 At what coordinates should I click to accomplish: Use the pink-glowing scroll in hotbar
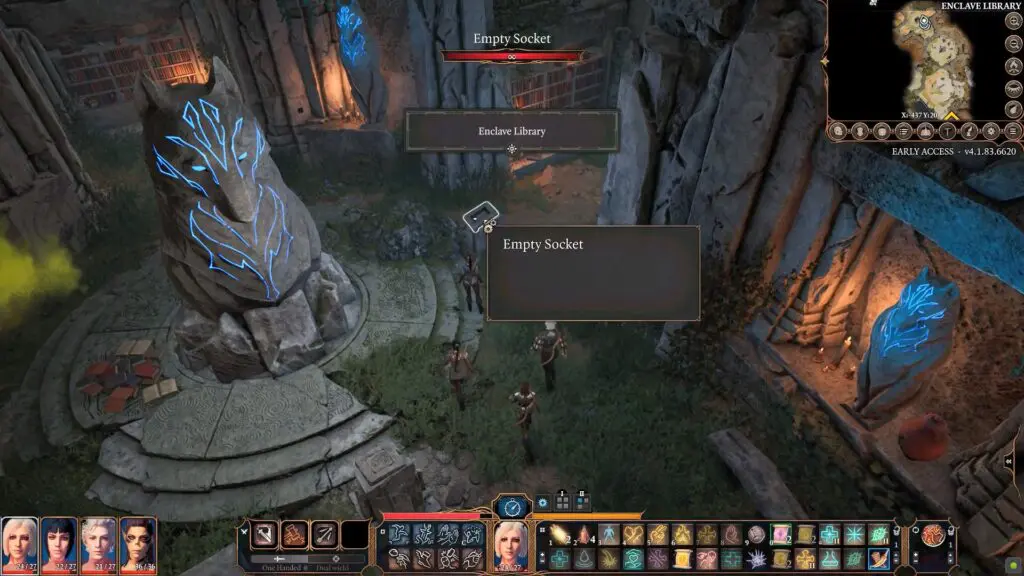pyautogui.click(x=781, y=535)
